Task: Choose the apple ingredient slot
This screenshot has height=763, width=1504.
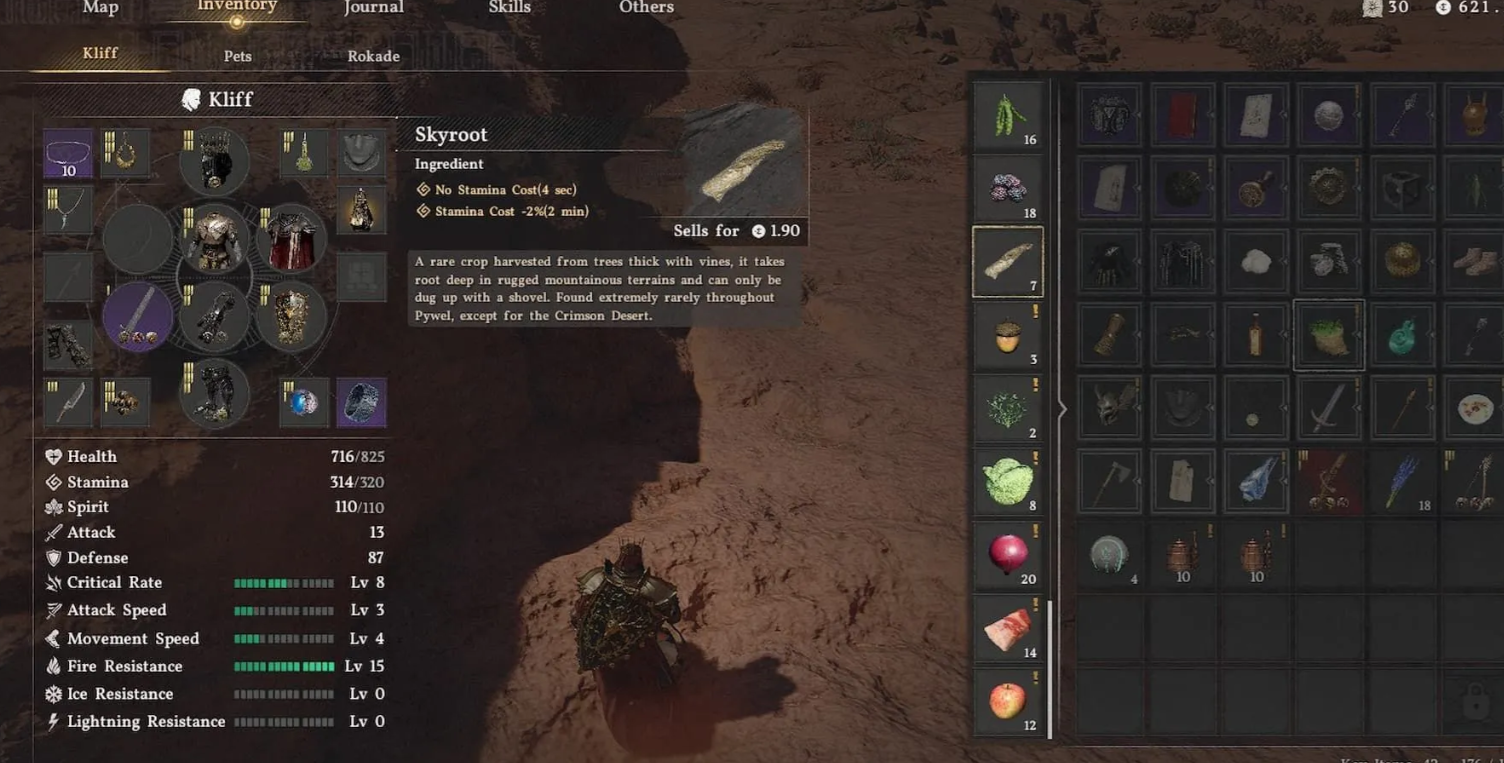Action: (x=1008, y=702)
